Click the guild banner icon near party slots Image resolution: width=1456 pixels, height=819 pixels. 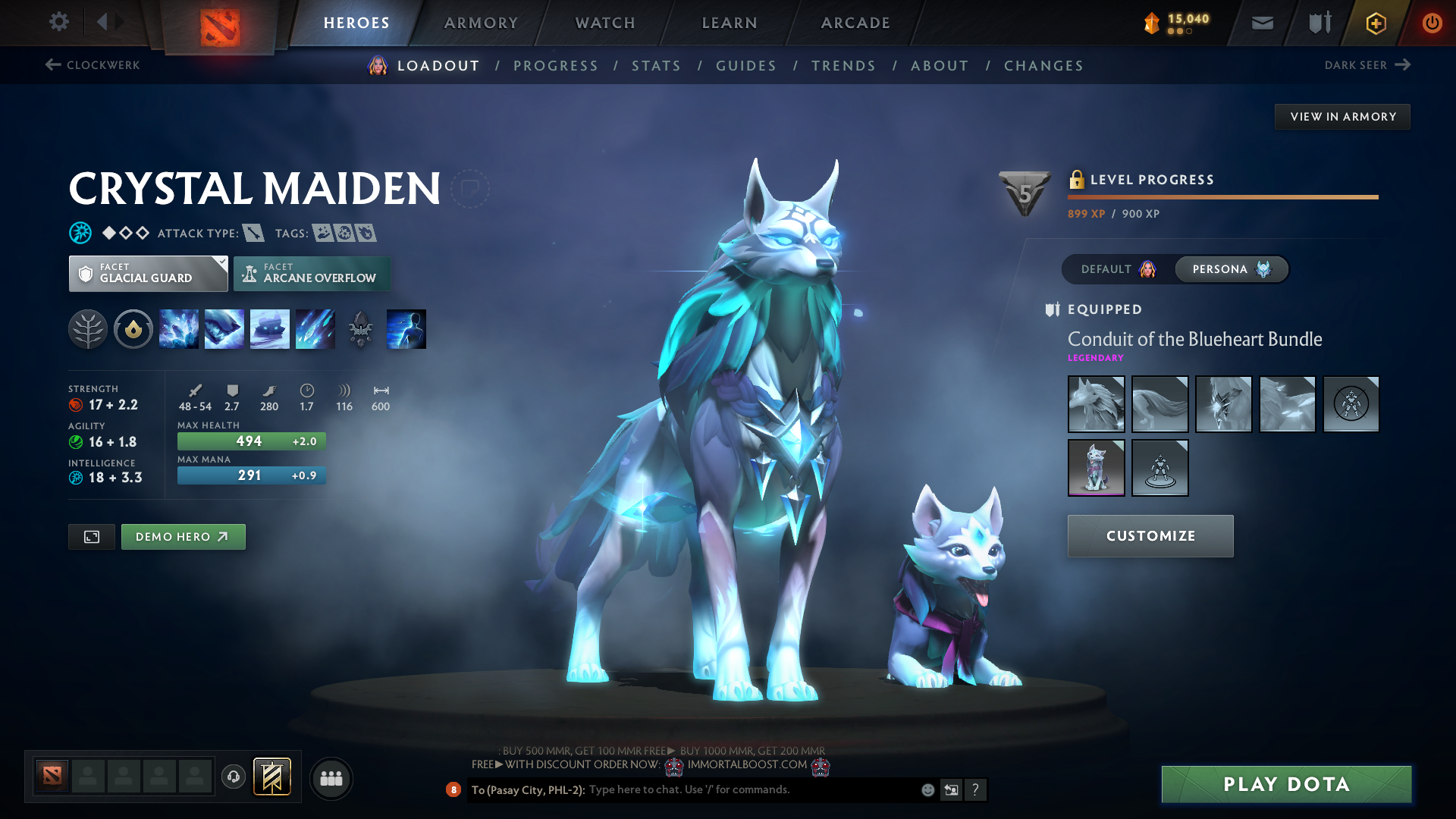[x=273, y=777]
